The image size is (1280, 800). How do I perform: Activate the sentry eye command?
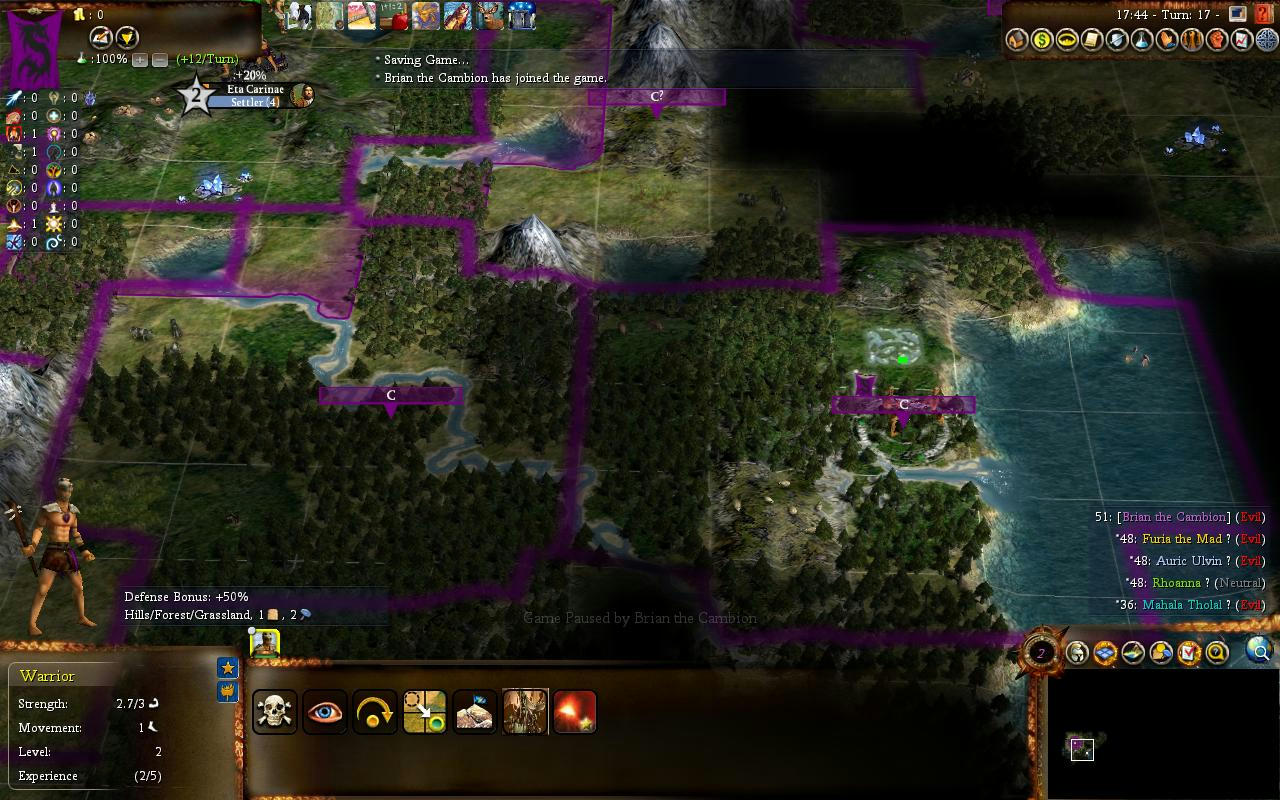pos(325,712)
